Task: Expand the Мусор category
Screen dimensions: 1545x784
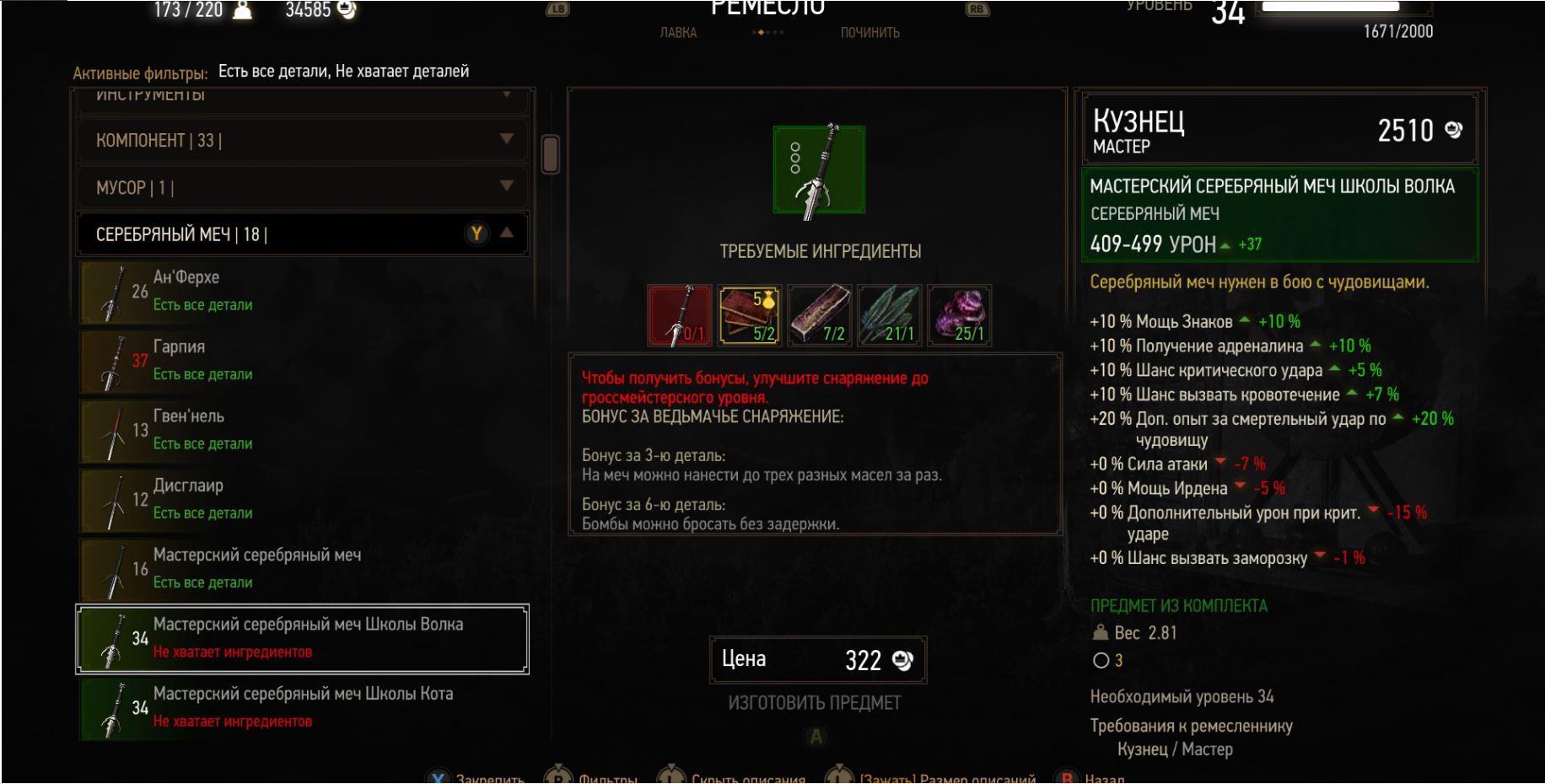Action: (x=302, y=187)
